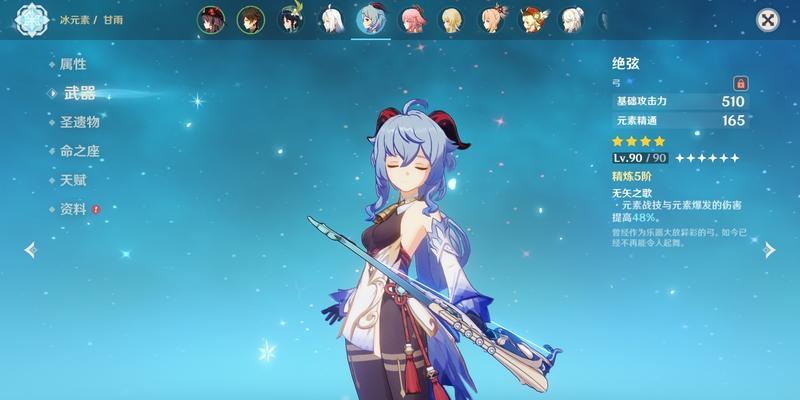Select the 武器 weapon menu entry
The image size is (800, 400).
coord(79,93)
